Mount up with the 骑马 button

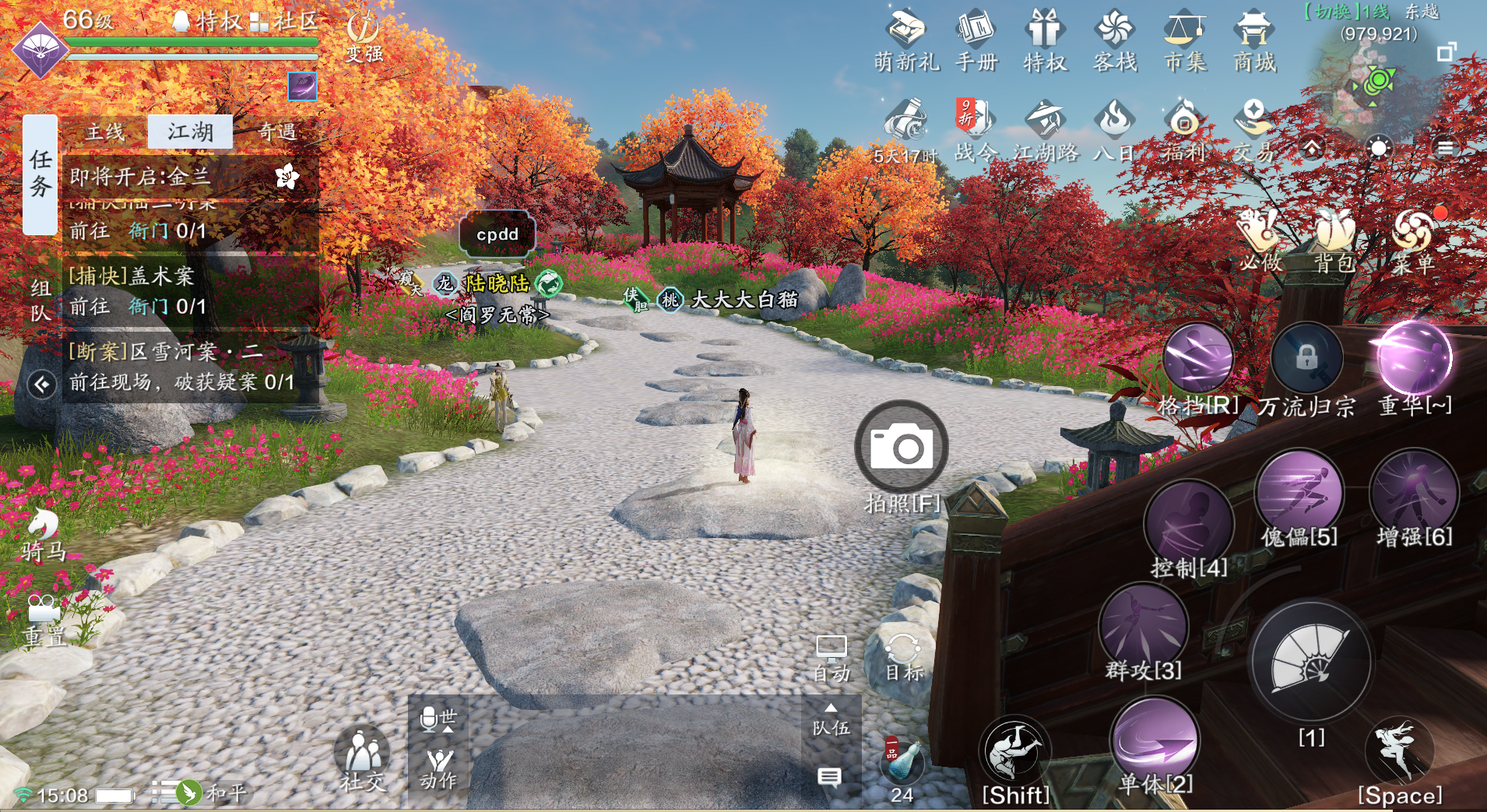44,533
